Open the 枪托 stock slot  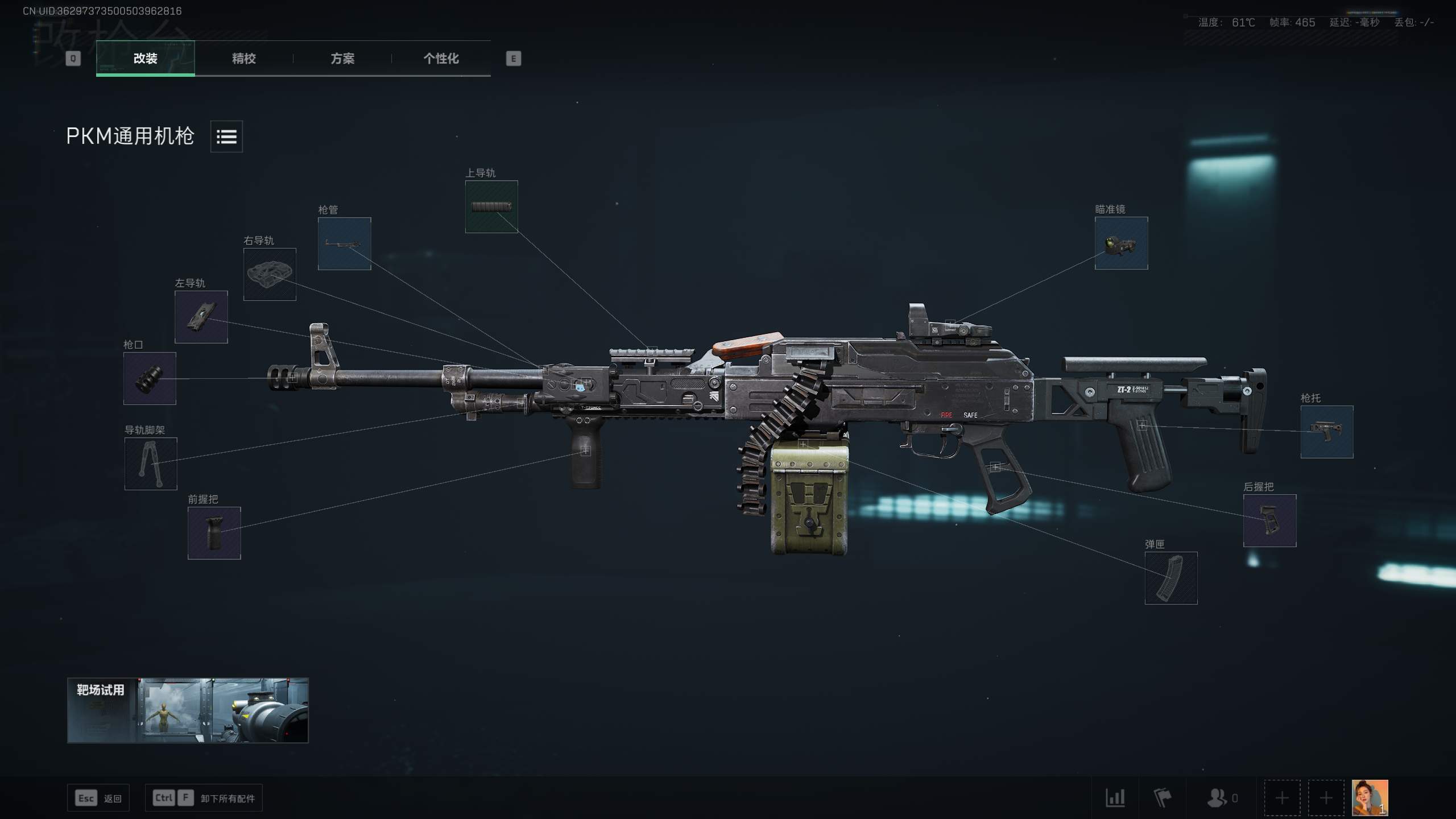coord(1326,432)
